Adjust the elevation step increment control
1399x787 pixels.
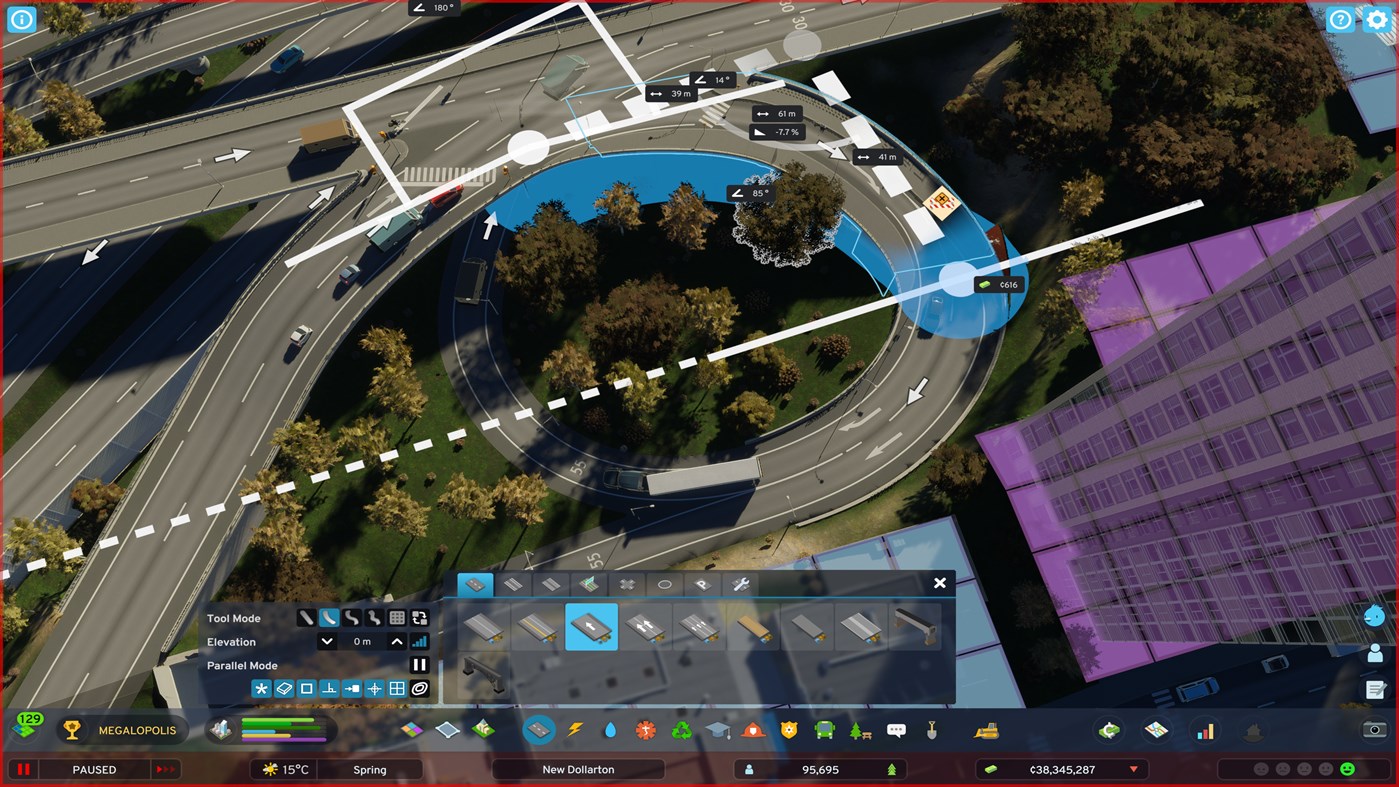click(419, 641)
